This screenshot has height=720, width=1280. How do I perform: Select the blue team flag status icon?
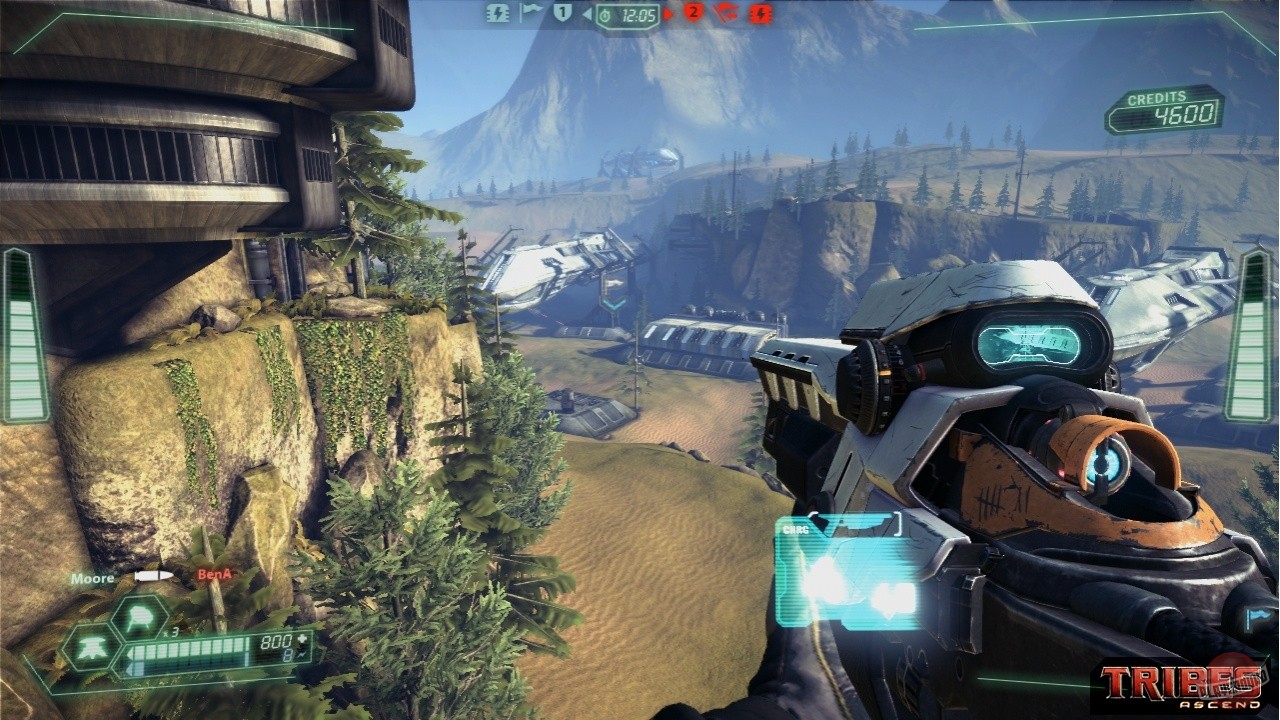(x=530, y=13)
